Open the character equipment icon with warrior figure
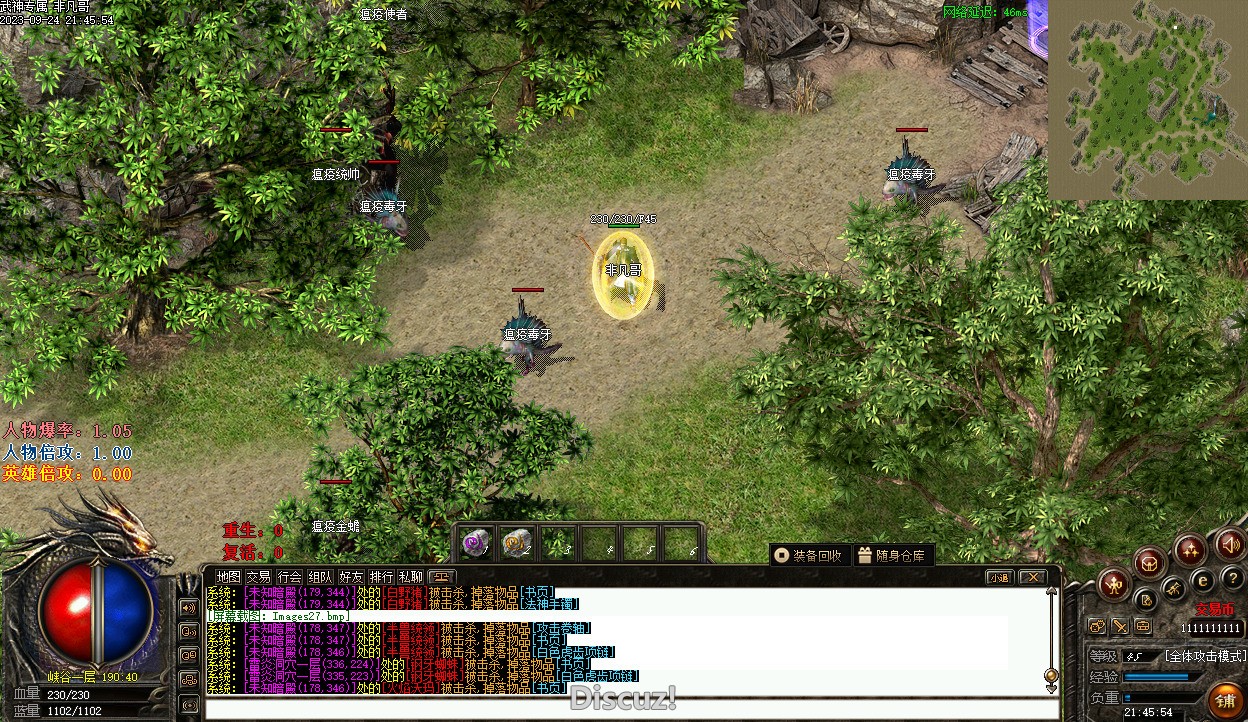This screenshot has height=722, width=1248. pyautogui.click(x=1114, y=583)
